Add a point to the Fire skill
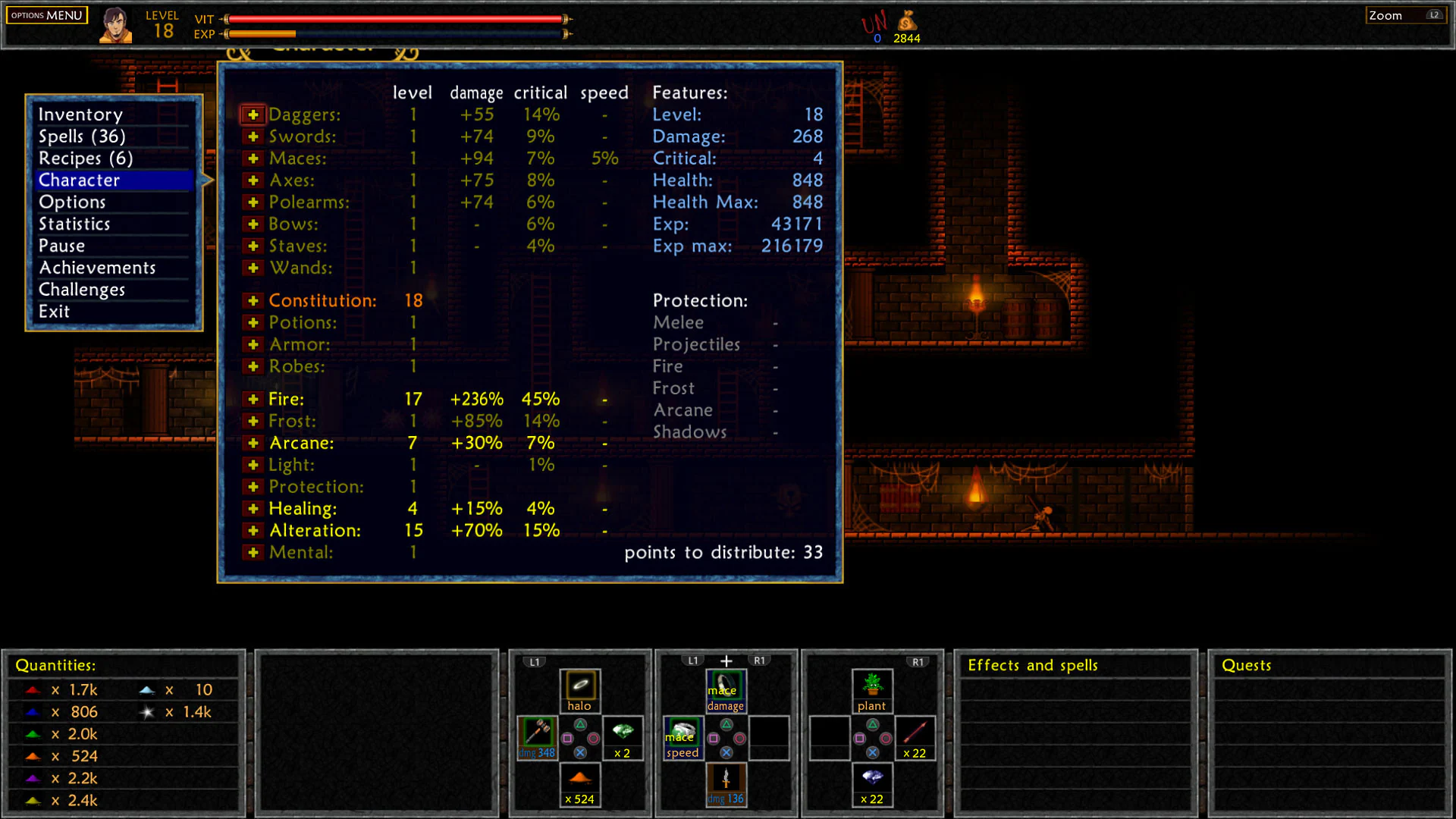 253,399
